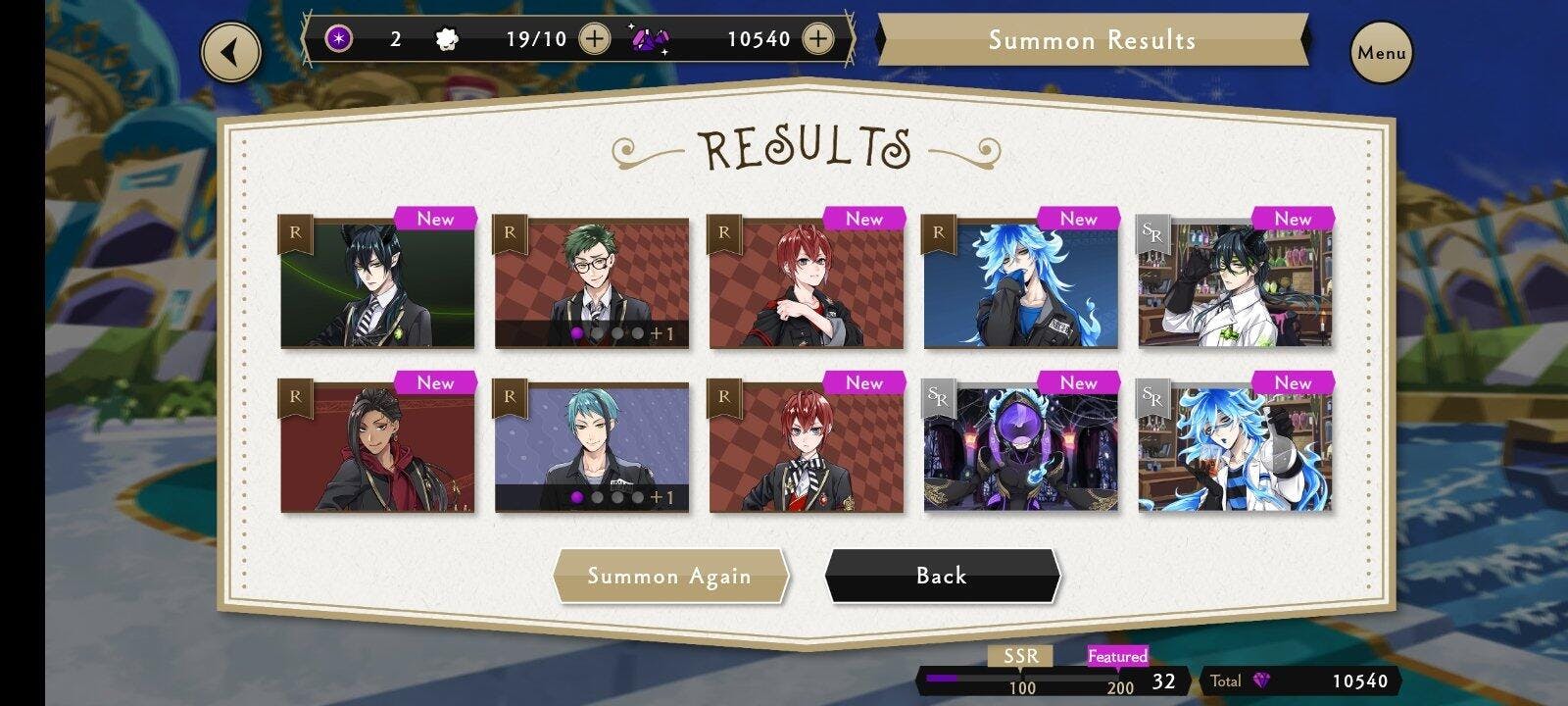View the SR card with blue flame hair and lab coat
1568x706 pixels.
click(x=1234, y=448)
